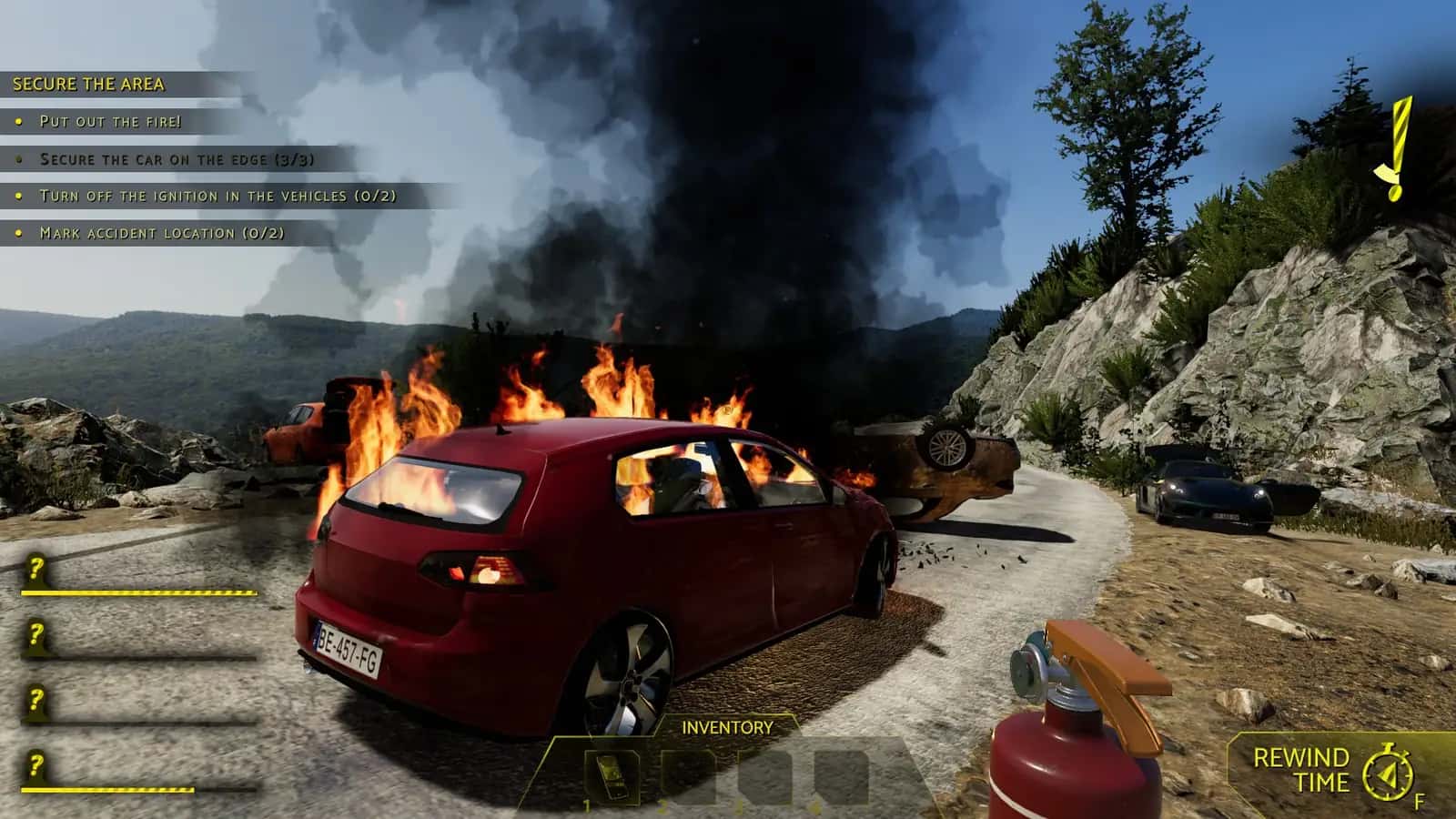This screenshot has width=1456, height=819.
Task: Click the yellow exclamation mark alert icon
Action: click(1396, 148)
